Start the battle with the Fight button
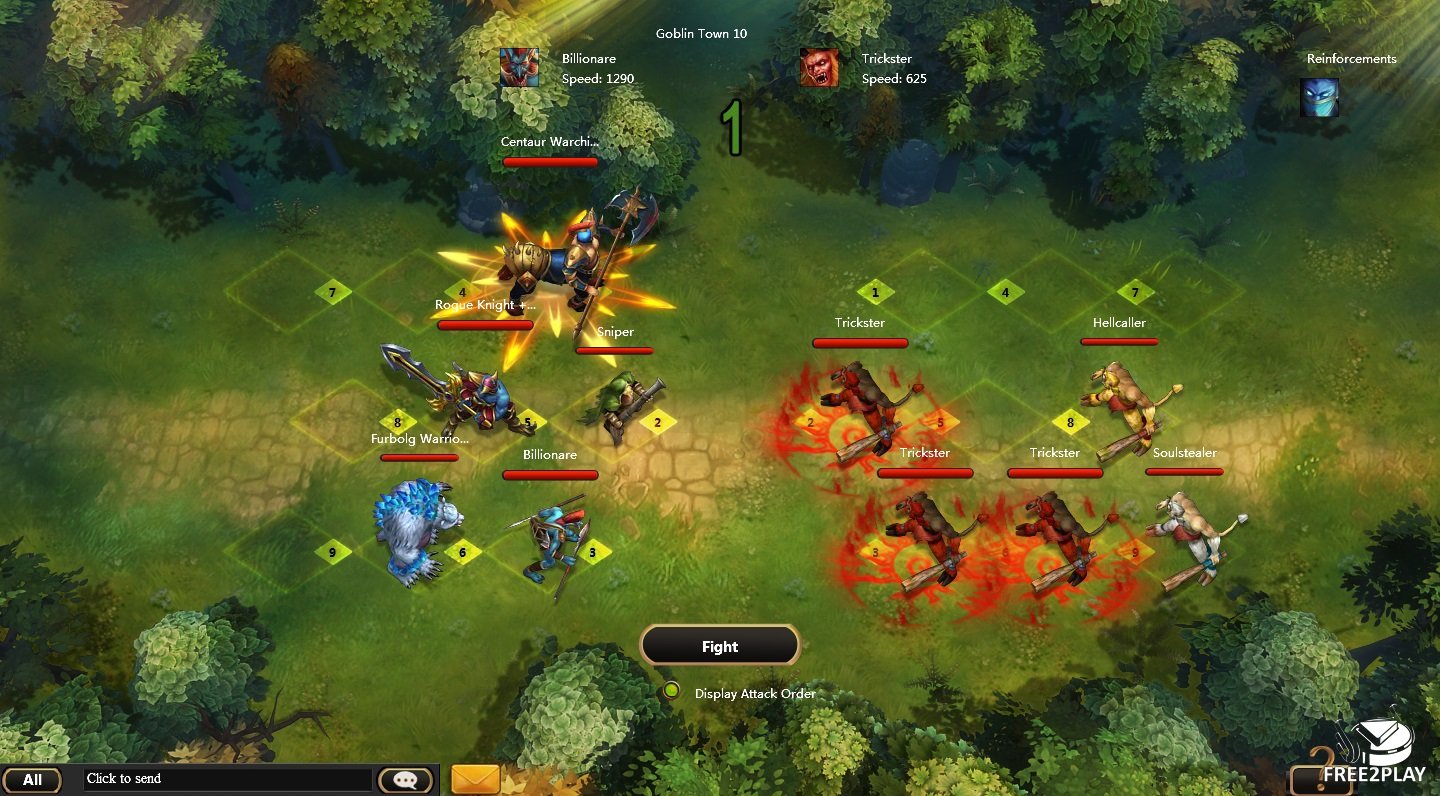The height and width of the screenshot is (796, 1440). 719,646
